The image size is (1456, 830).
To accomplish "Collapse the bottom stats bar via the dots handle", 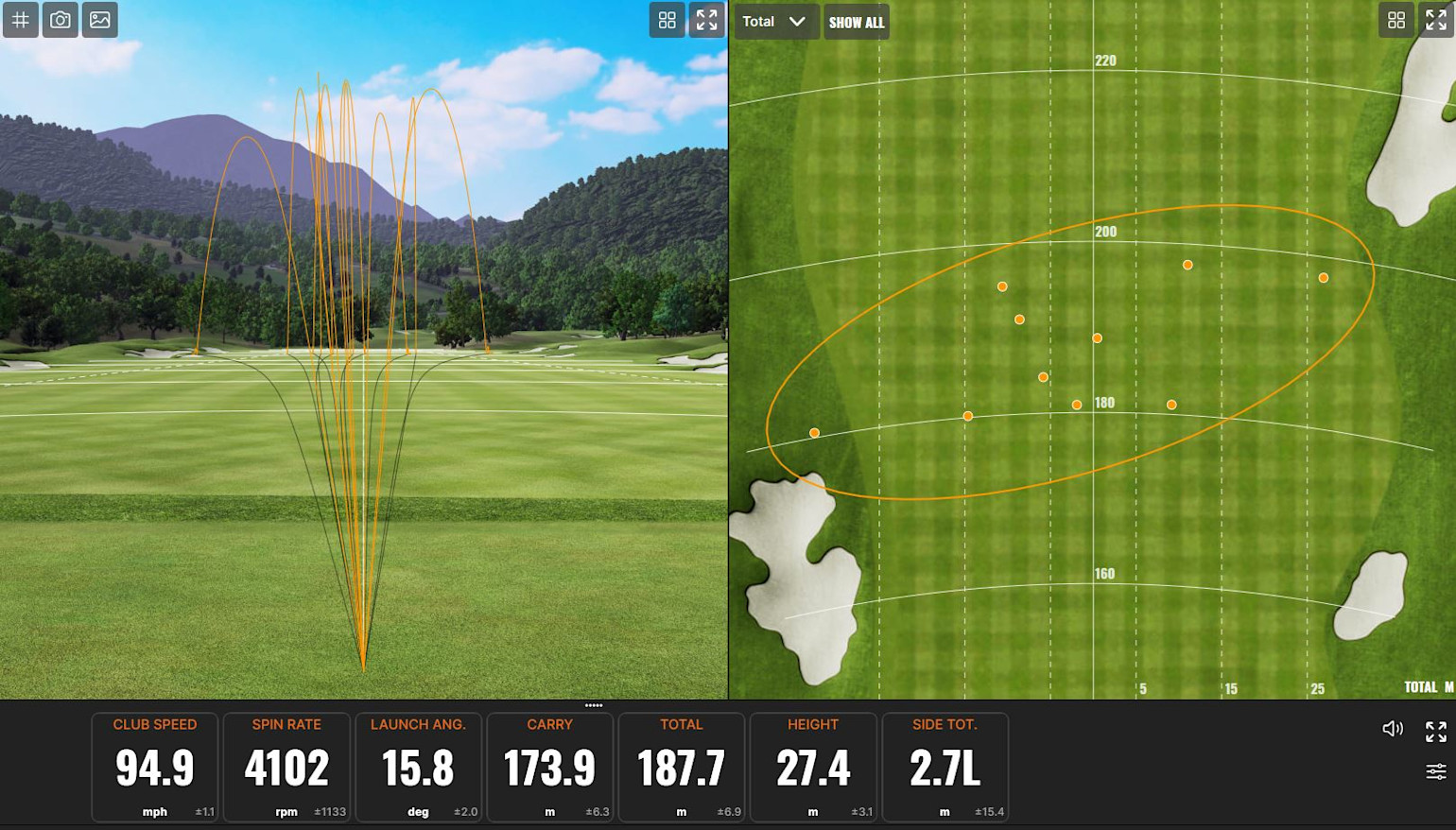I will tap(594, 705).
